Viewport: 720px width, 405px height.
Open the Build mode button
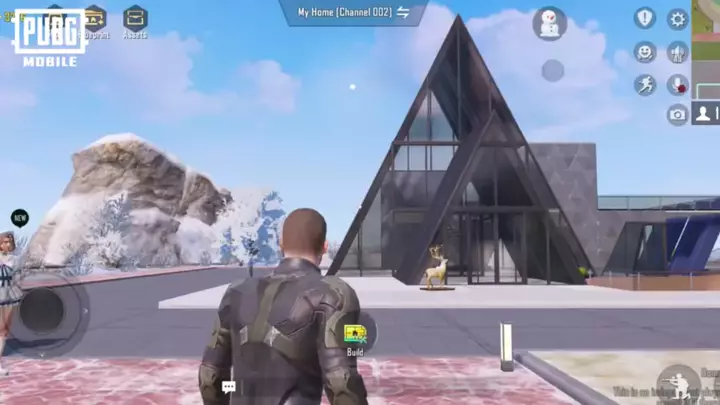(x=355, y=336)
